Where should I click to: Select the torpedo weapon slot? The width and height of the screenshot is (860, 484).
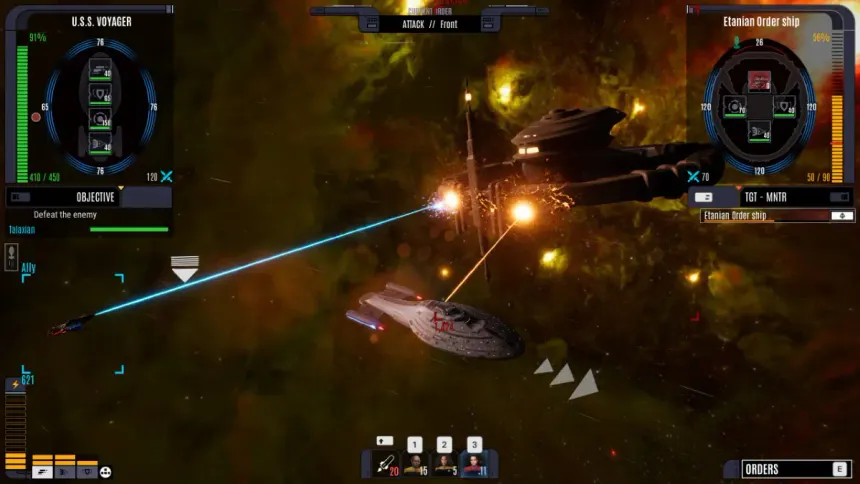click(386, 464)
